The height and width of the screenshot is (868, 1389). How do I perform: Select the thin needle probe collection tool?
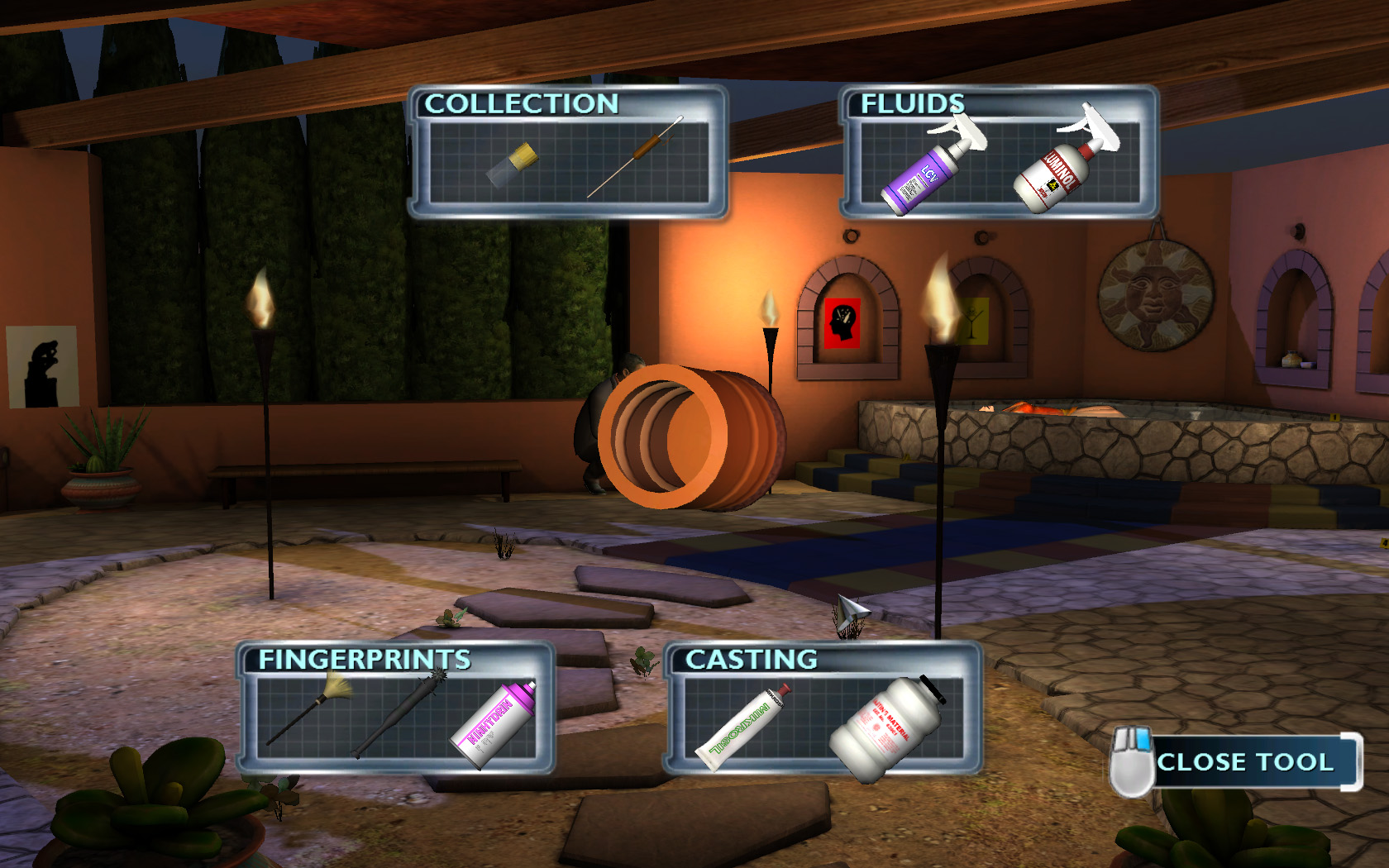635,157
